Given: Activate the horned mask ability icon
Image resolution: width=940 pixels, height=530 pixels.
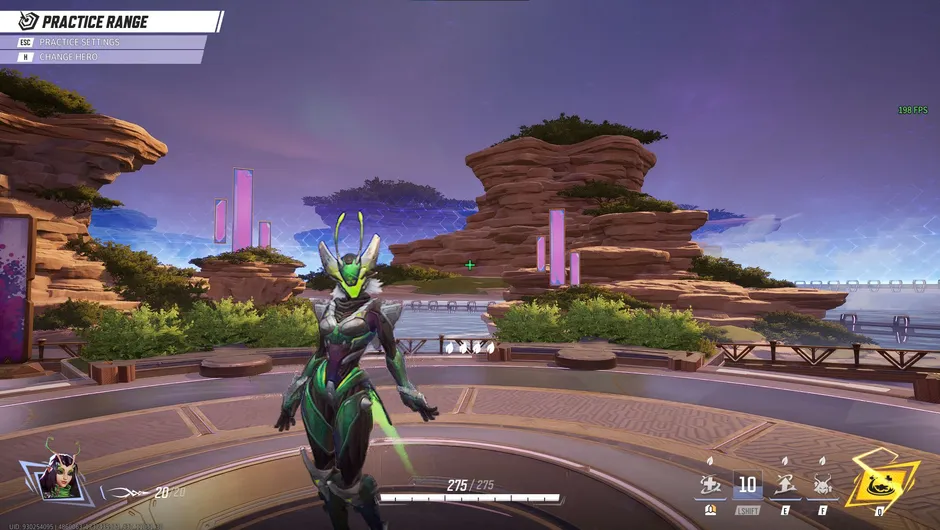Looking at the screenshot, I should click(823, 486).
